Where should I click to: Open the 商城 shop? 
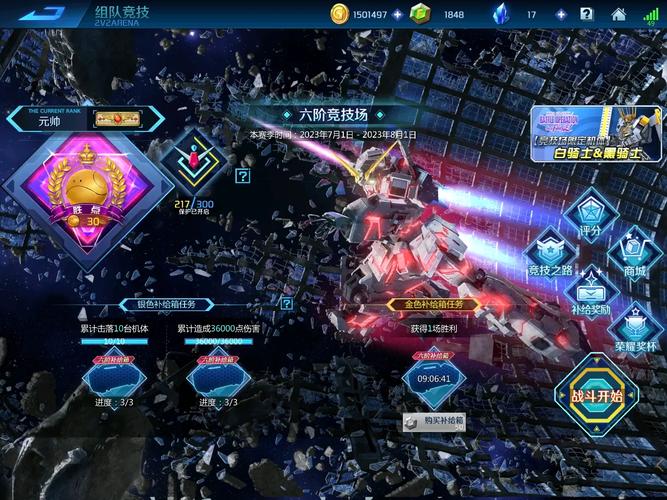634,255
